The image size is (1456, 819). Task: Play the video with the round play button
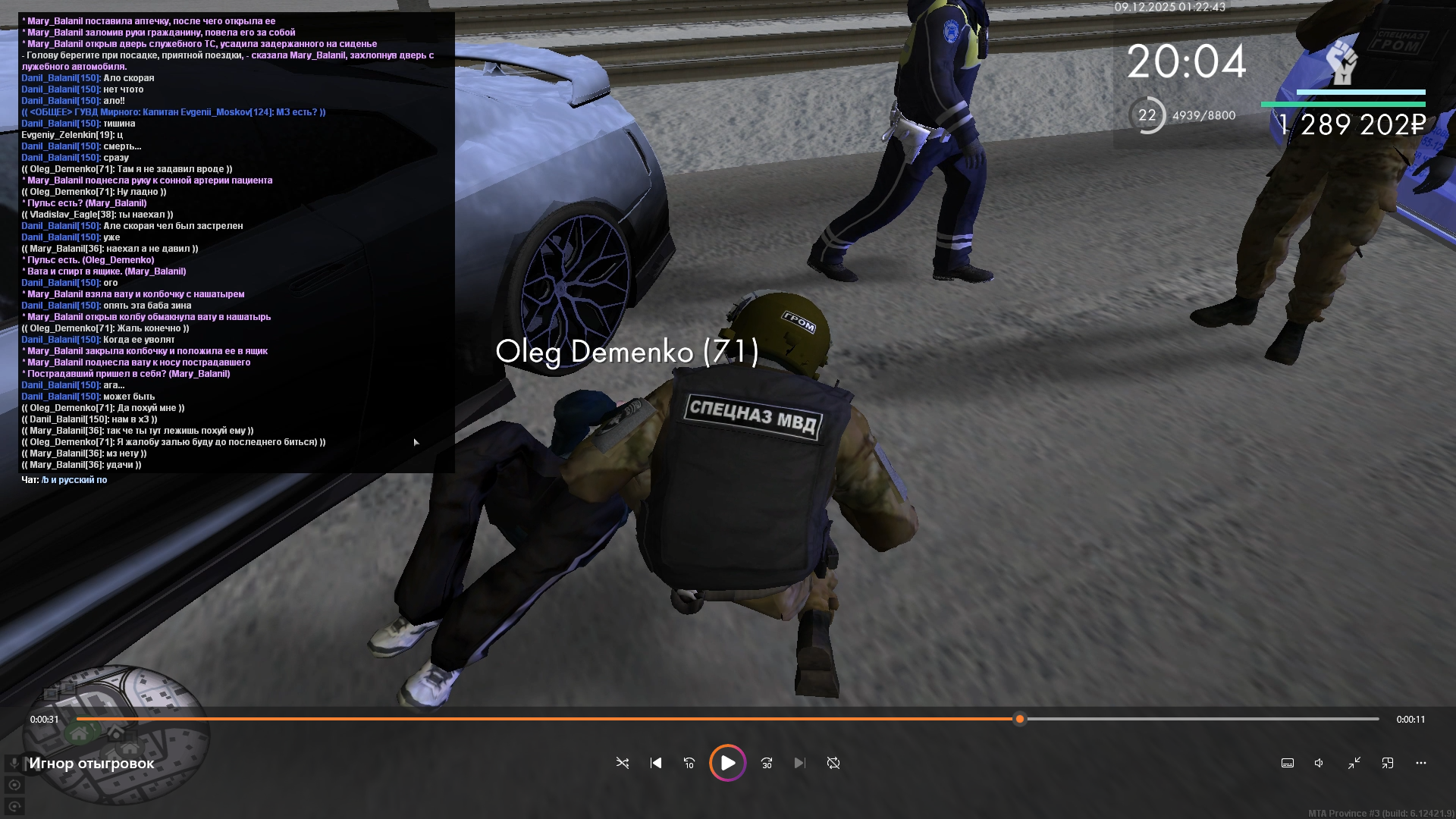(727, 763)
